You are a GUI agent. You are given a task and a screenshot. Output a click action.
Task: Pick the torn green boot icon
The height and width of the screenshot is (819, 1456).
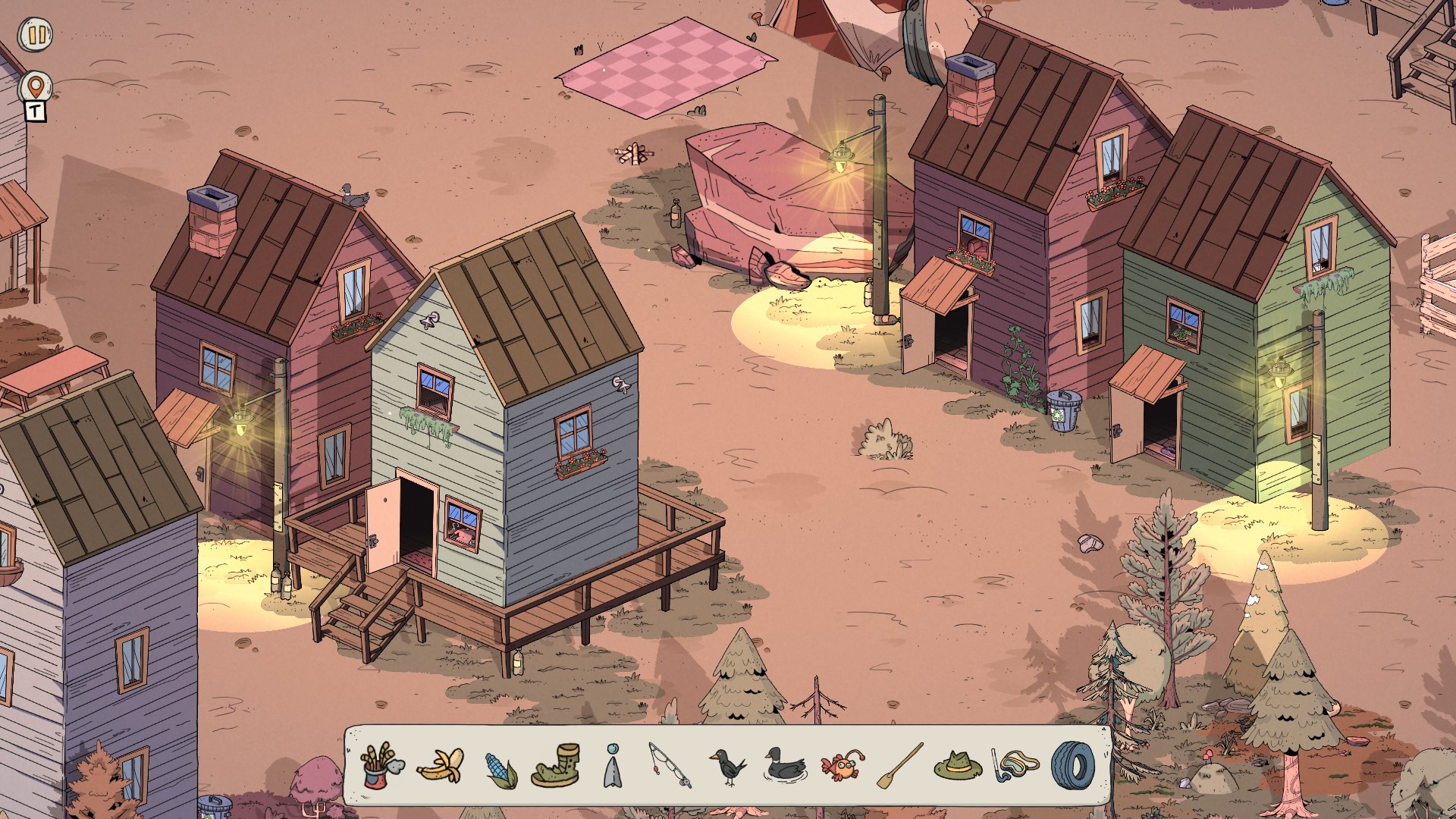click(x=556, y=765)
